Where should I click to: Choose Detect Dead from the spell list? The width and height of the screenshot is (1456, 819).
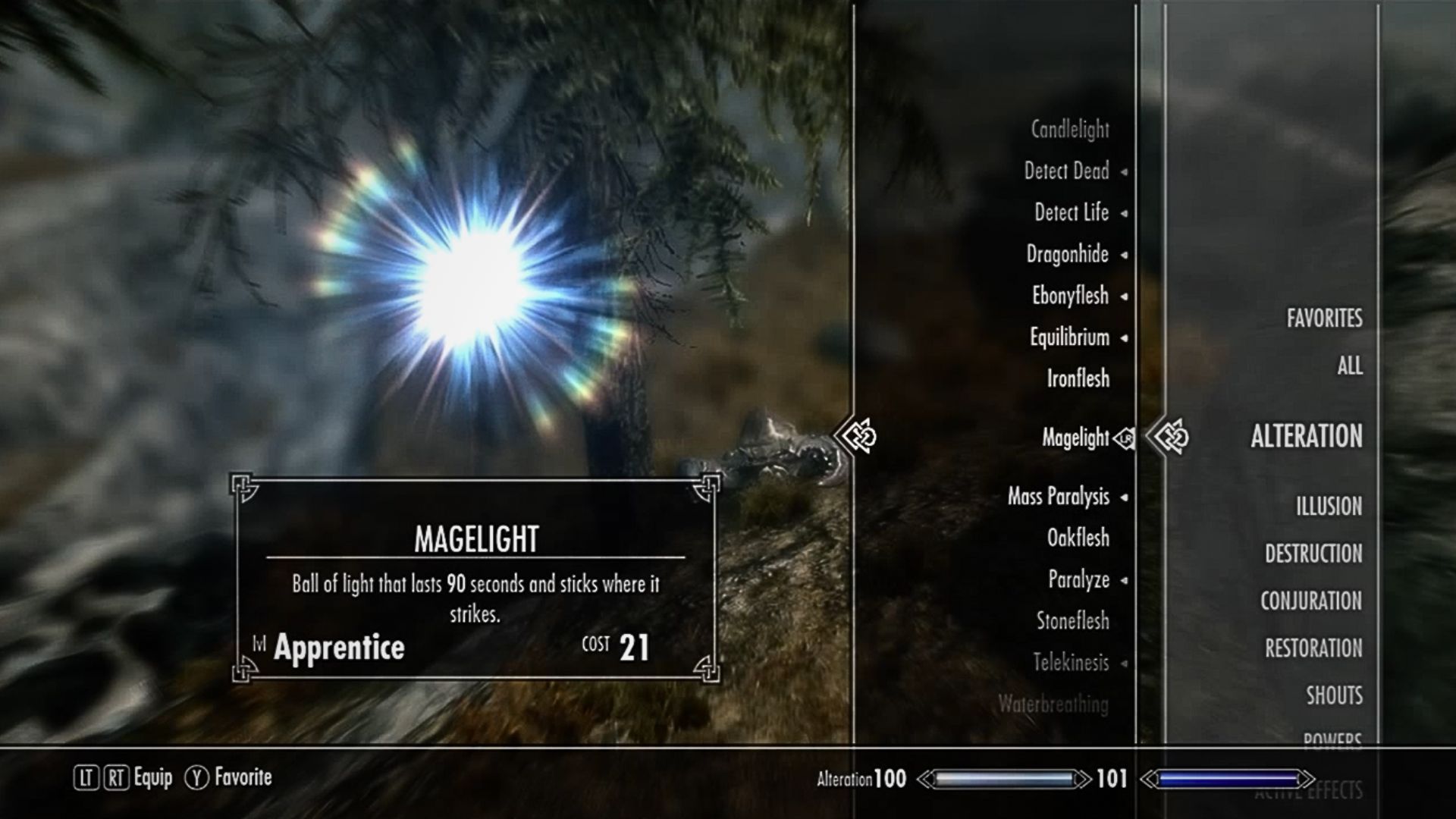1066,171
